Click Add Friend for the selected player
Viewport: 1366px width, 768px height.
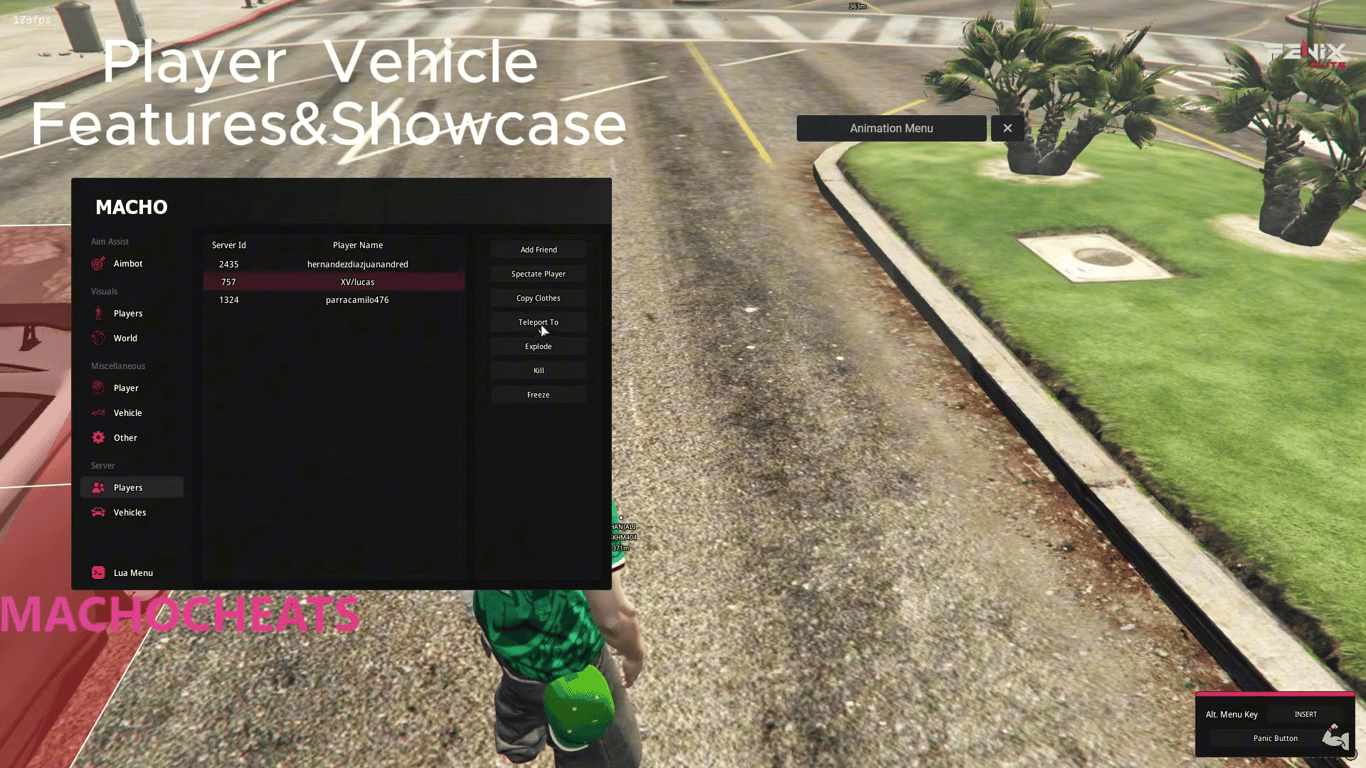(x=538, y=249)
